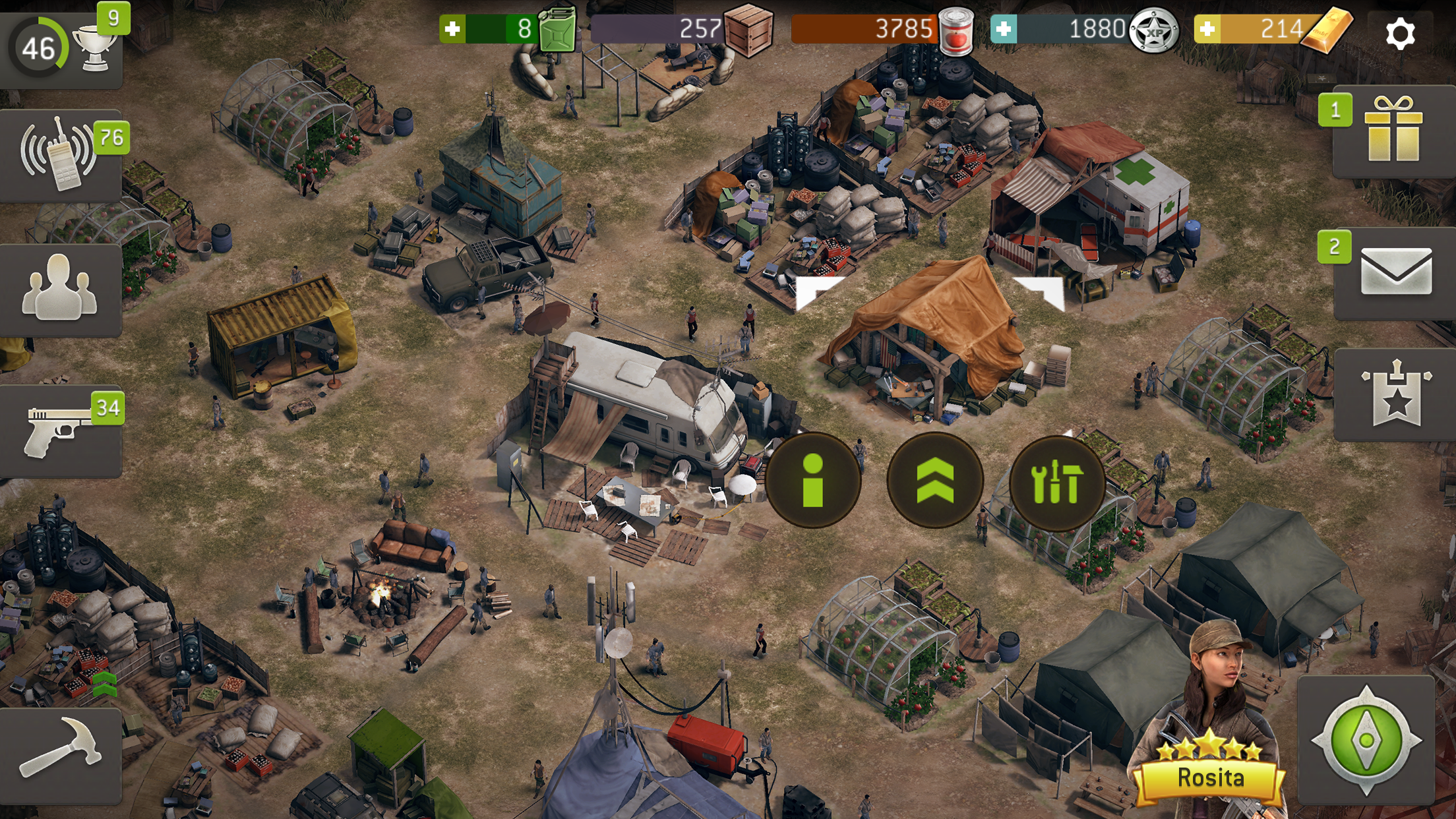Image resolution: width=1456 pixels, height=819 pixels.
Task: Select the info button on the RV
Action: pyautogui.click(x=812, y=483)
